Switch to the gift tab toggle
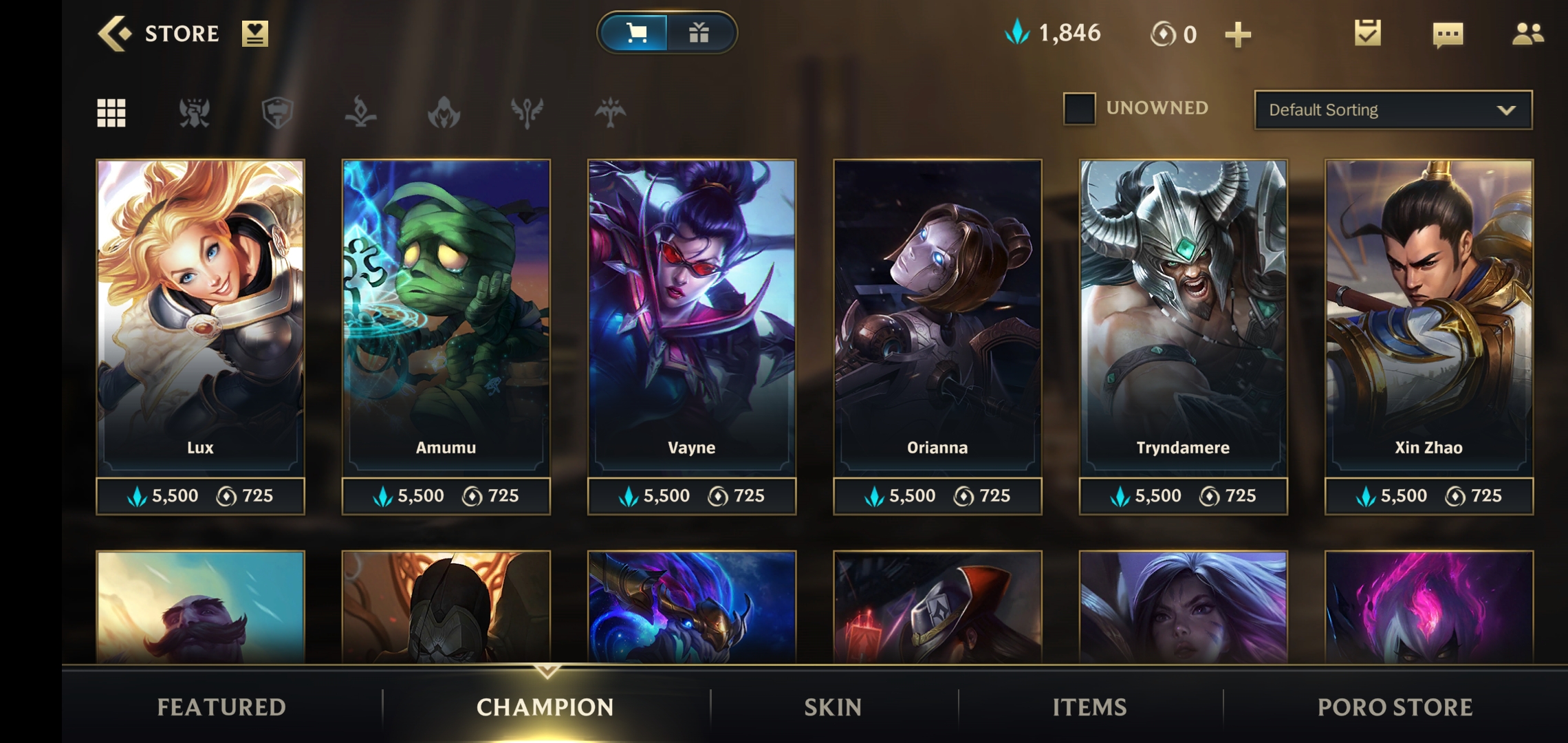 pos(699,32)
